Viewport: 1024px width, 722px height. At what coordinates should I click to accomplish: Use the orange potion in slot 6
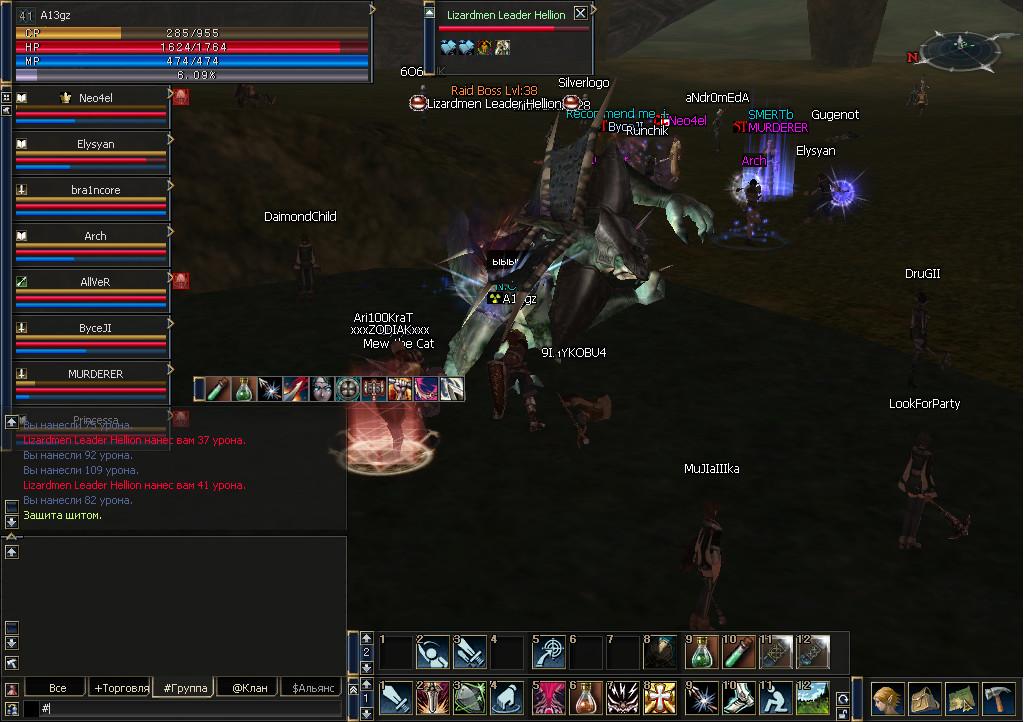586,698
